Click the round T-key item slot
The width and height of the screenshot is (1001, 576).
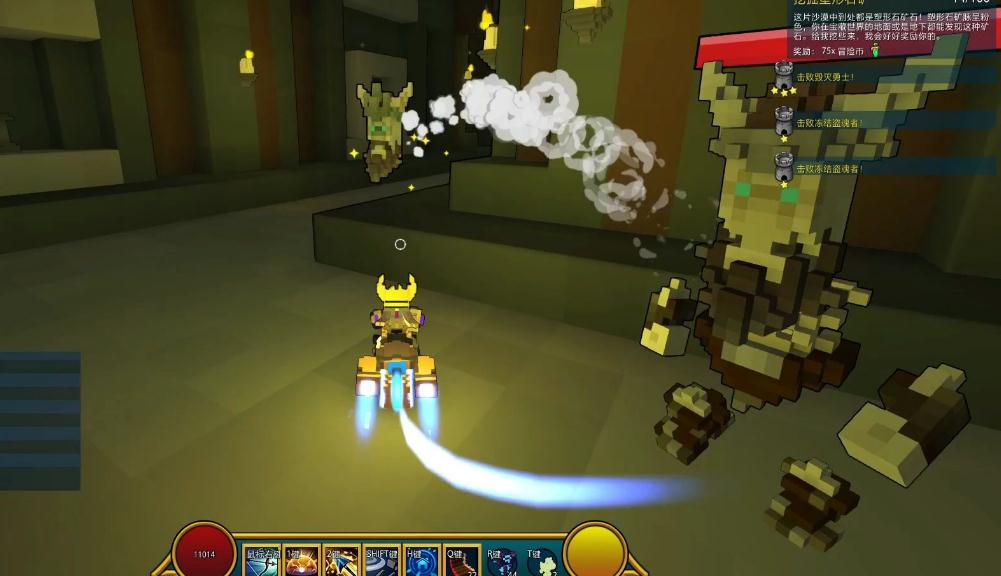click(x=541, y=562)
